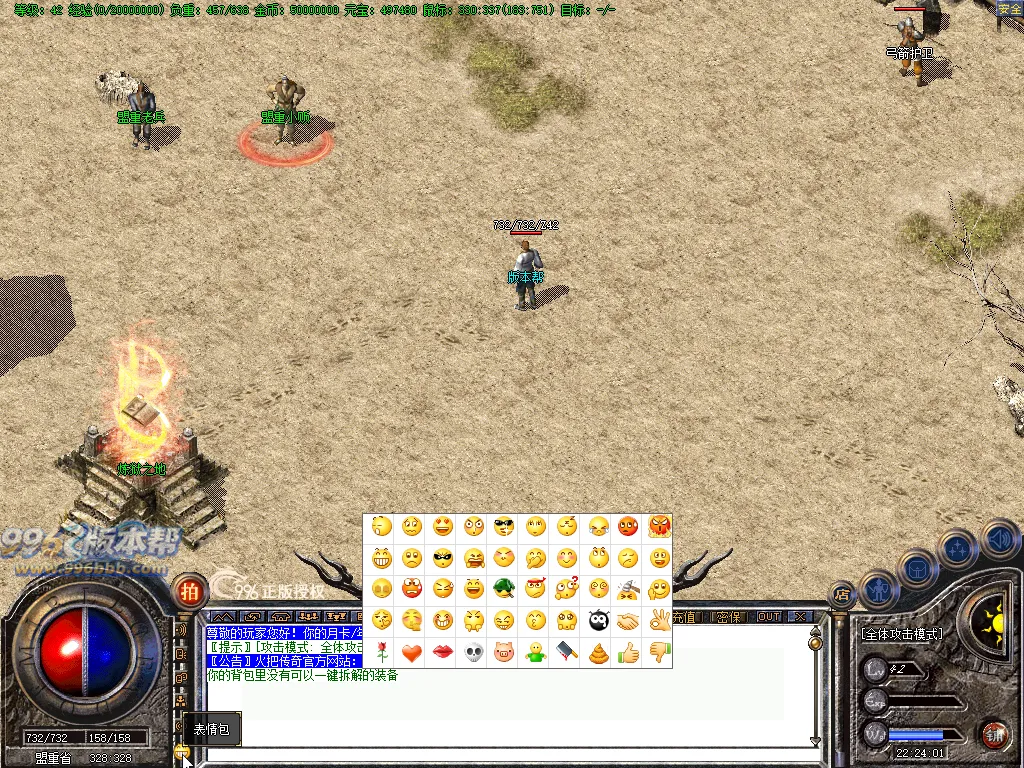Open the character equipment round button

[x=877, y=589]
